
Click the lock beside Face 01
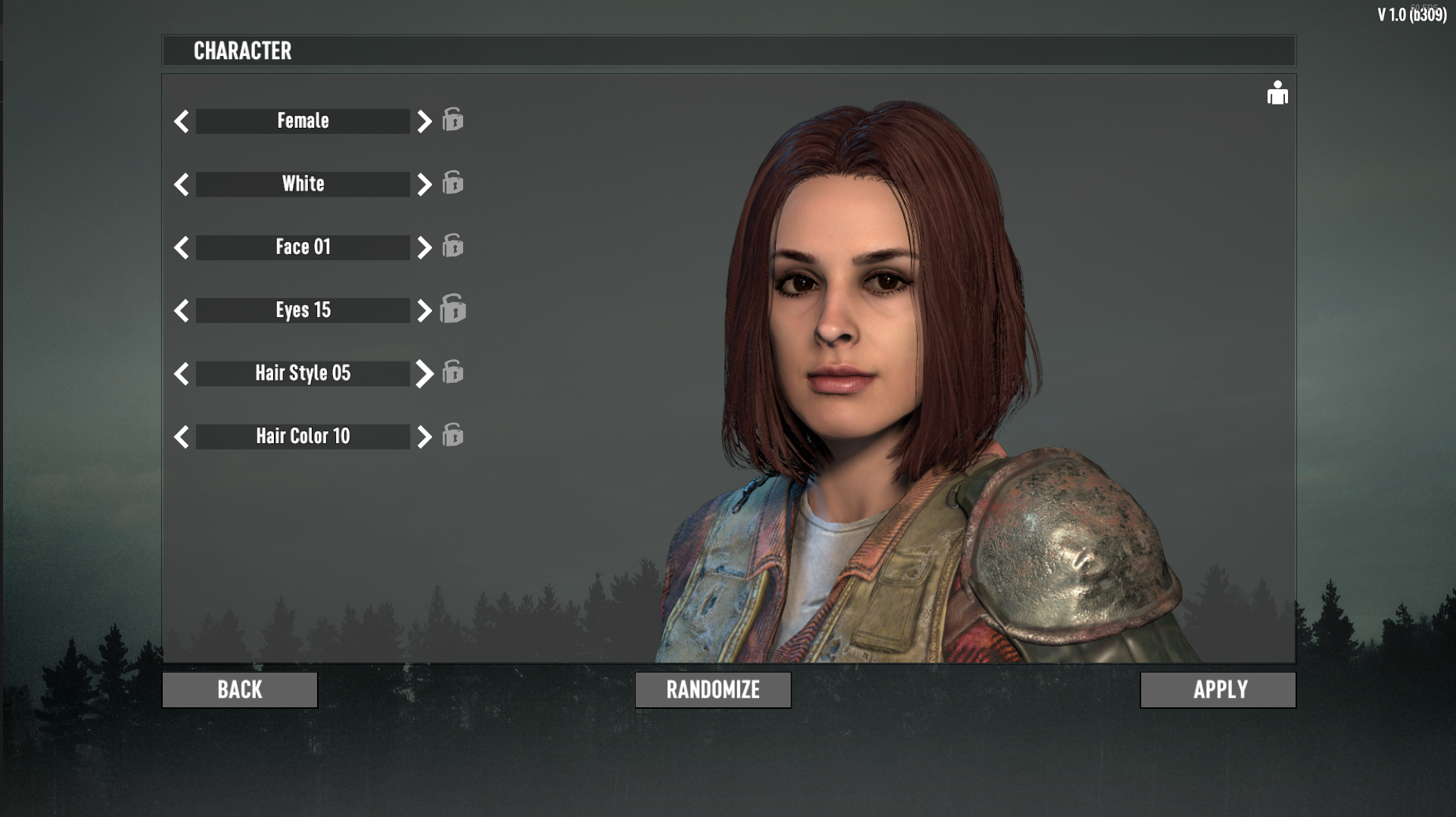[453, 247]
